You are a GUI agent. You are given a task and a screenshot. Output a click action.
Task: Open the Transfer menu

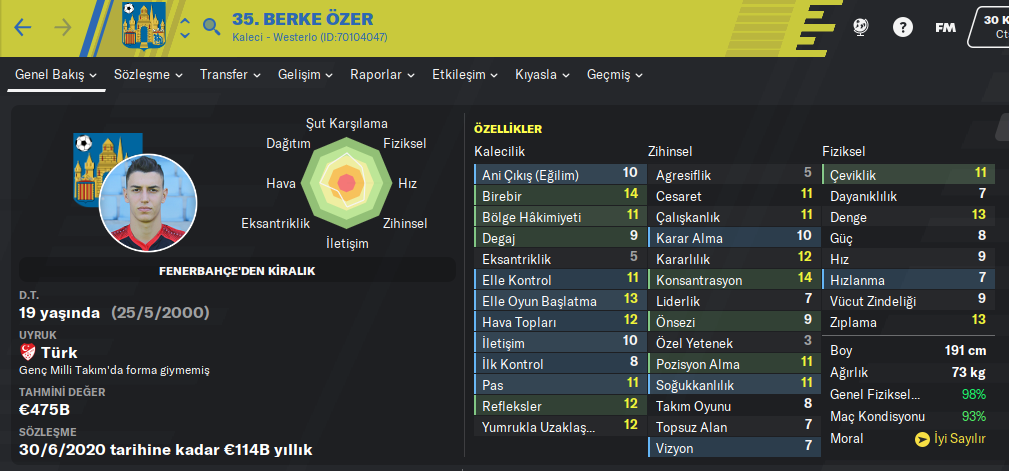230,75
